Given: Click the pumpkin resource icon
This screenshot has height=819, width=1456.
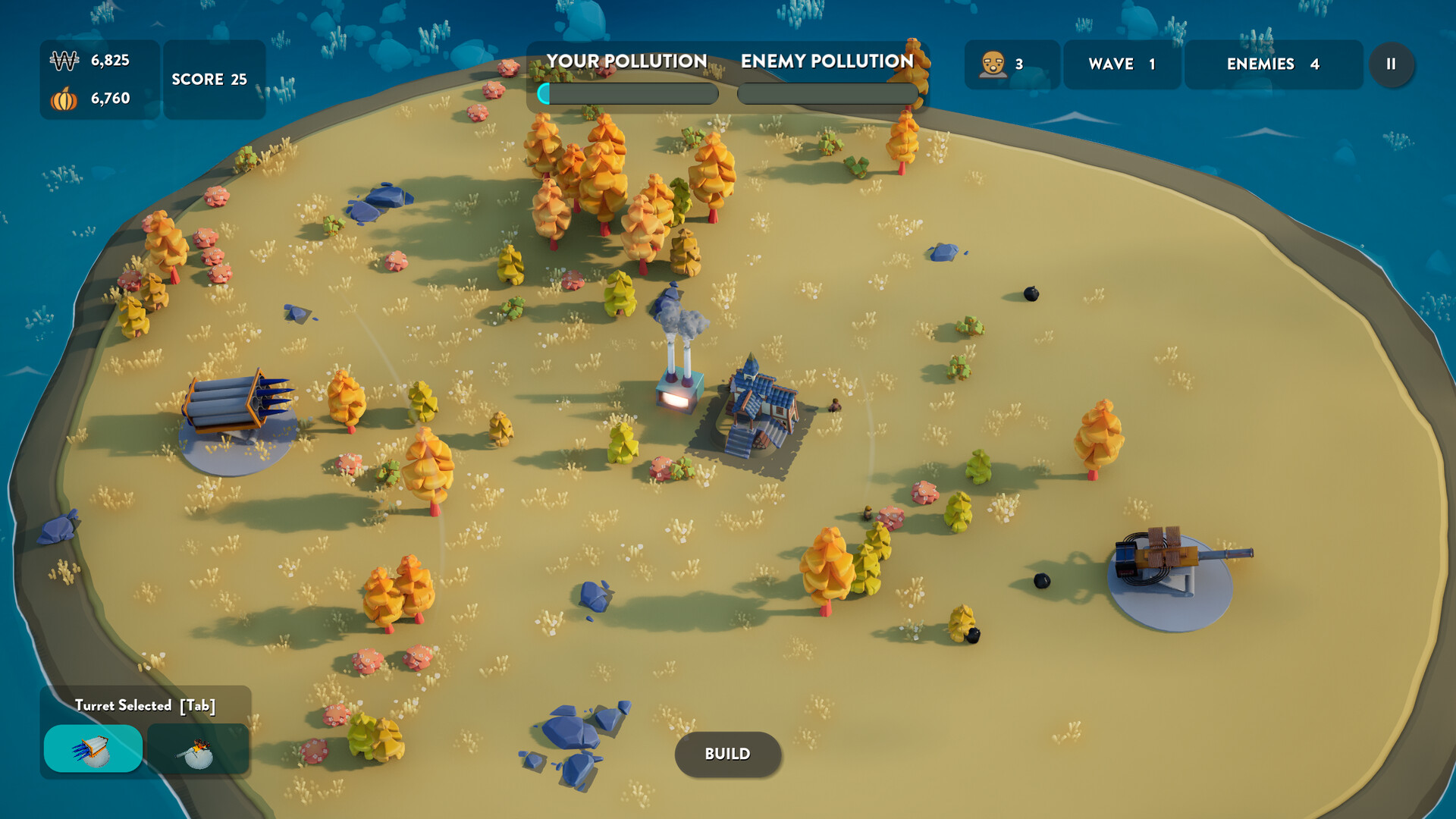Looking at the screenshot, I should pyautogui.click(x=65, y=99).
